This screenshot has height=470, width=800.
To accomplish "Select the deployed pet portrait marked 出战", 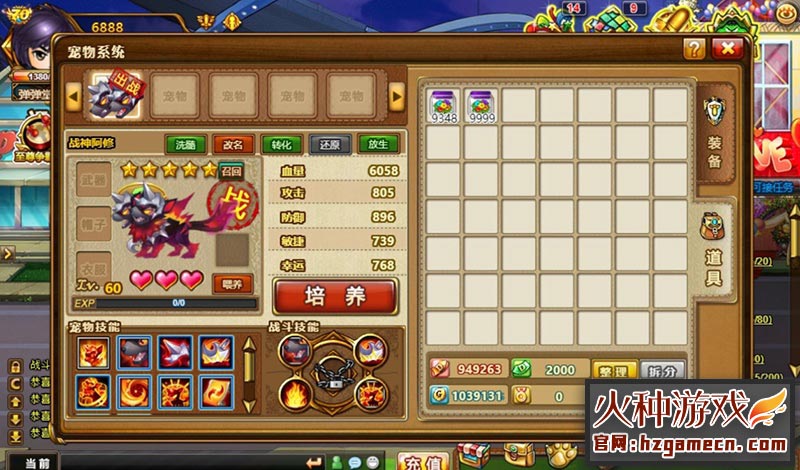I will point(112,94).
